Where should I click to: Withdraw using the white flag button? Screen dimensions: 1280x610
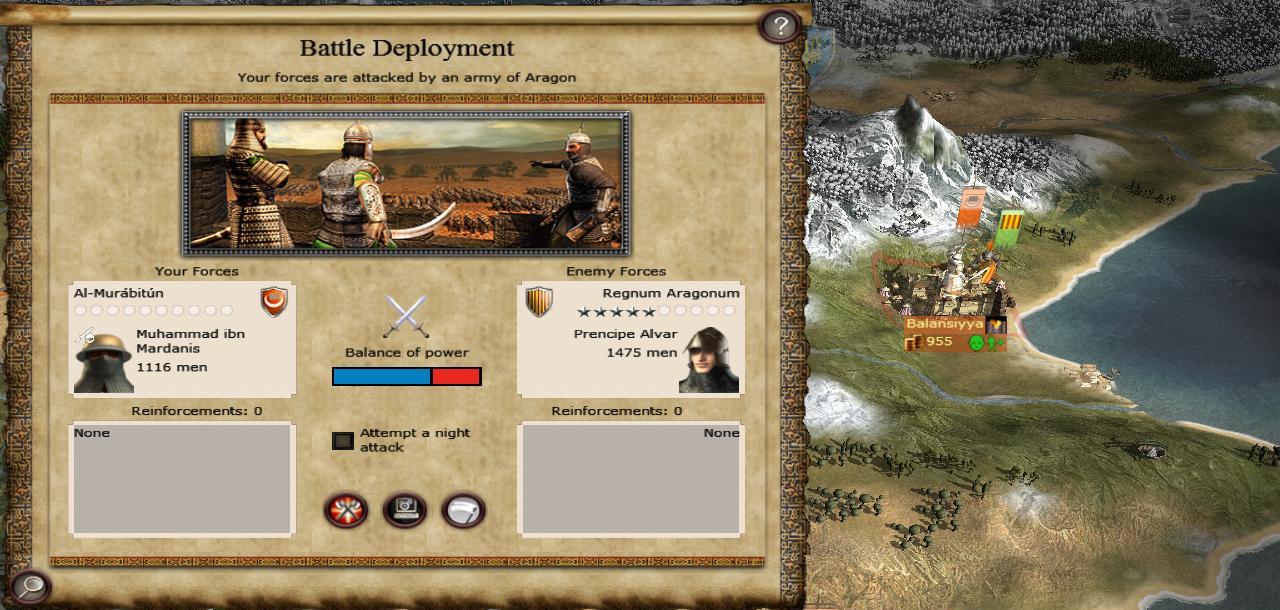[463, 511]
